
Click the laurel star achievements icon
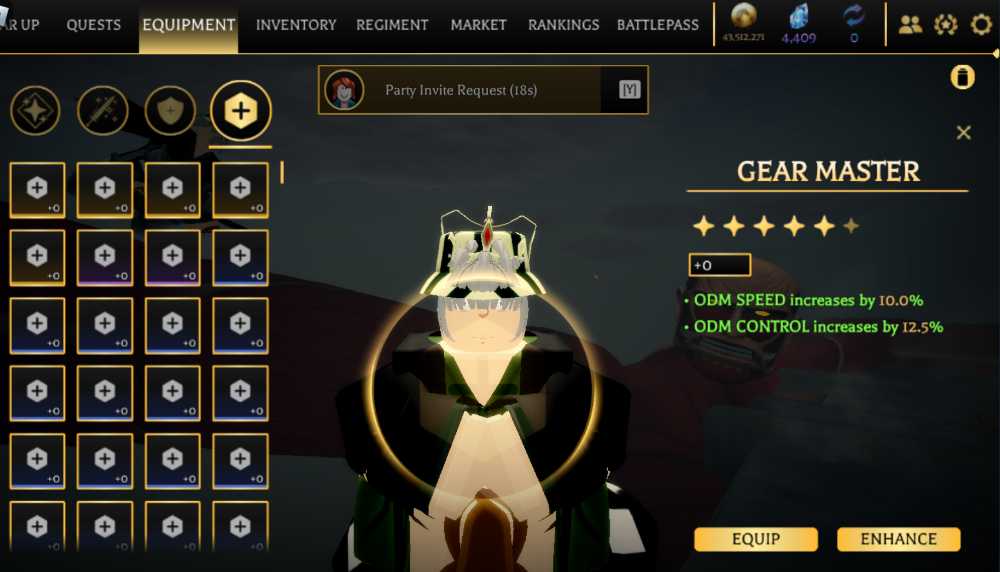[945, 25]
